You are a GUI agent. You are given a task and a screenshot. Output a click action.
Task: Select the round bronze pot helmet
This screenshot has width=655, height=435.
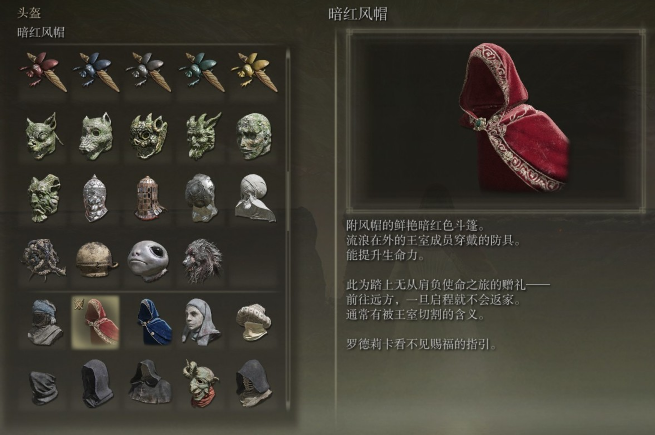click(96, 258)
